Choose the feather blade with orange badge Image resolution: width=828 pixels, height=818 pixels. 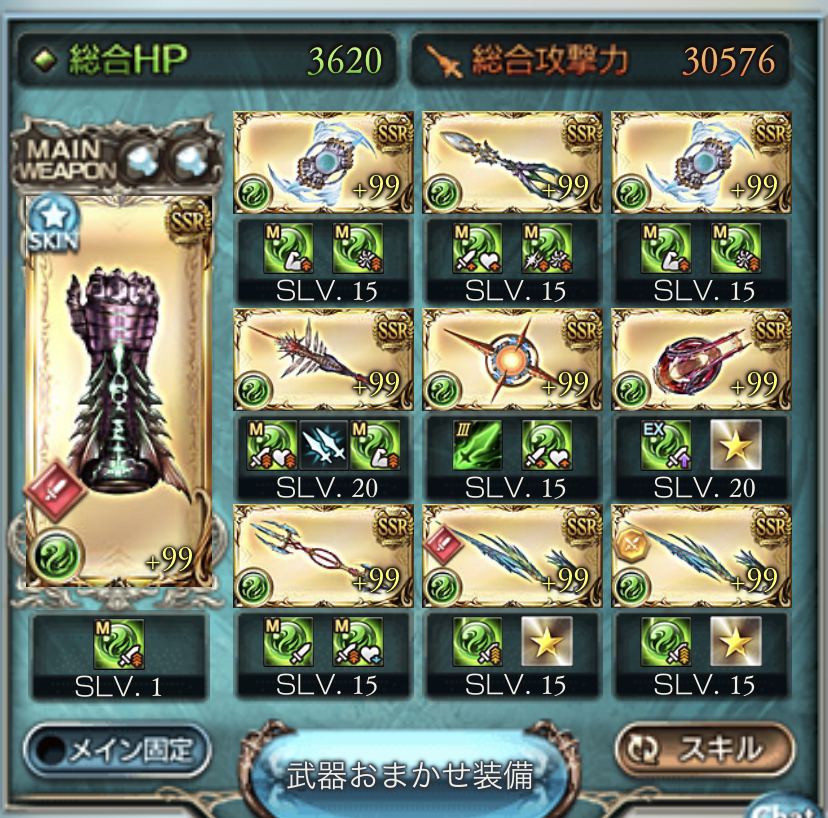pos(700,556)
